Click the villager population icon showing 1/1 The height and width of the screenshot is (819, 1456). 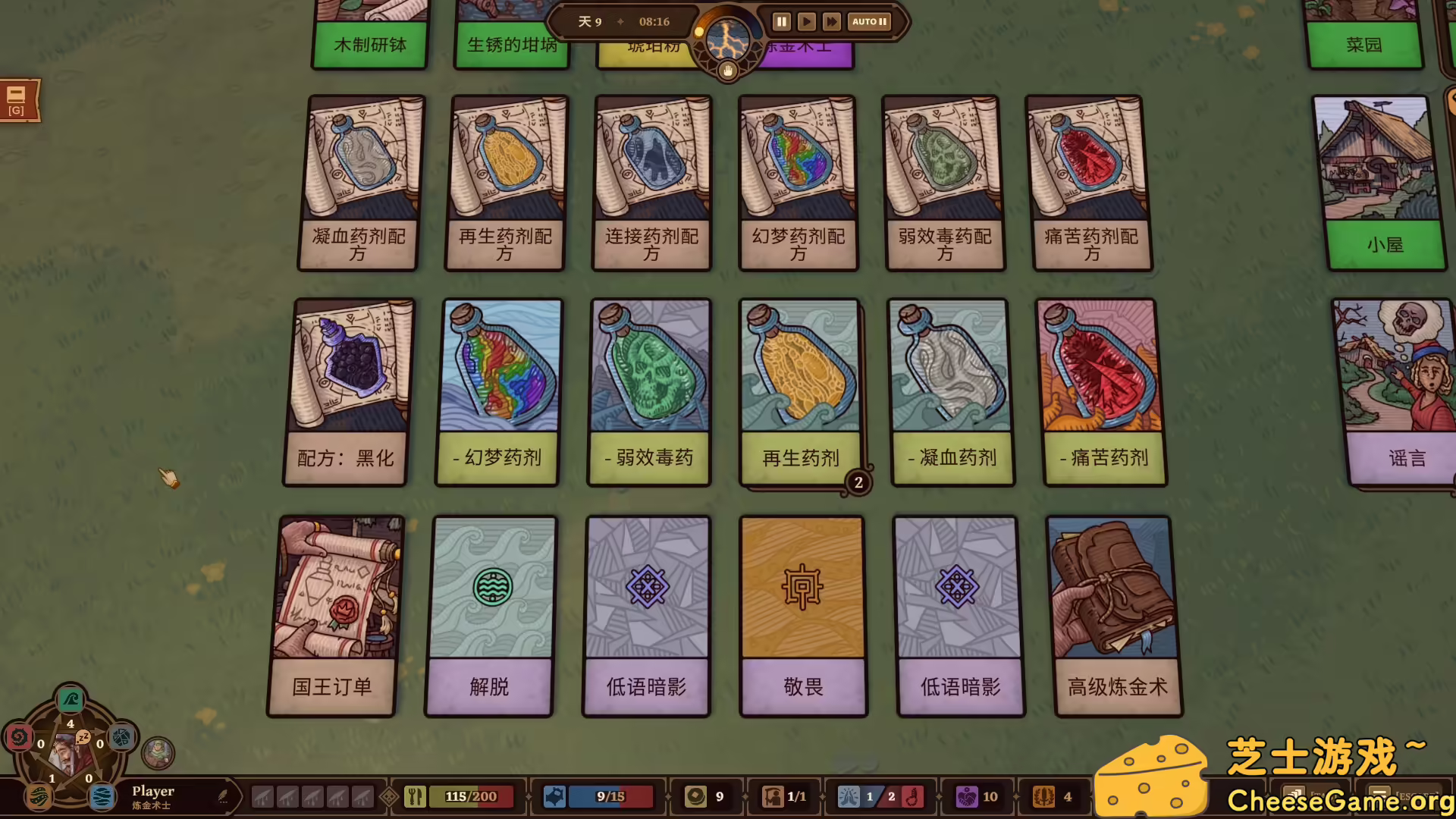tap(774, 796)
